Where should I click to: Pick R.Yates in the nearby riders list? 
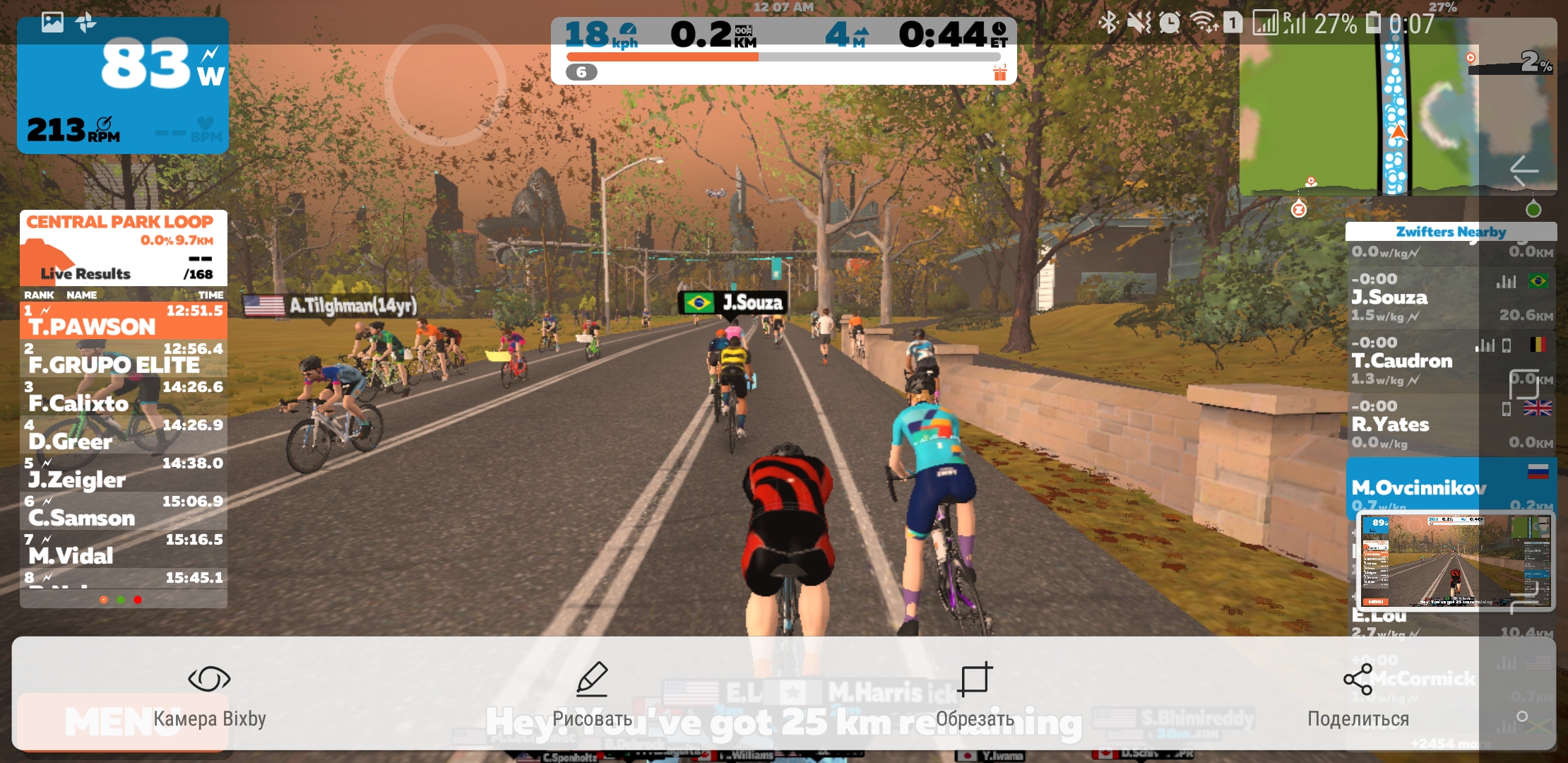click(1451, 425)
